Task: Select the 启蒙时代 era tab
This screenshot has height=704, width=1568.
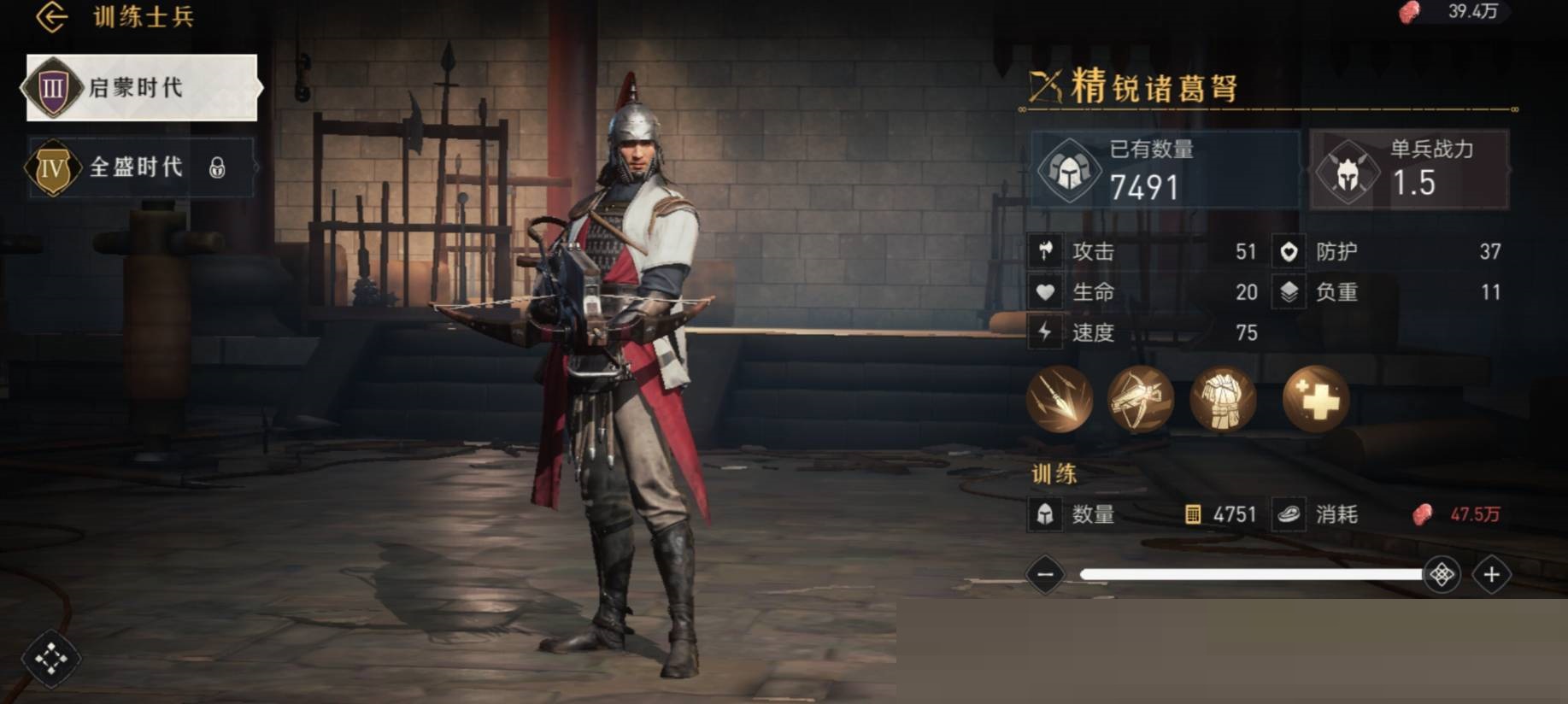Action: [x=141, y=87]
